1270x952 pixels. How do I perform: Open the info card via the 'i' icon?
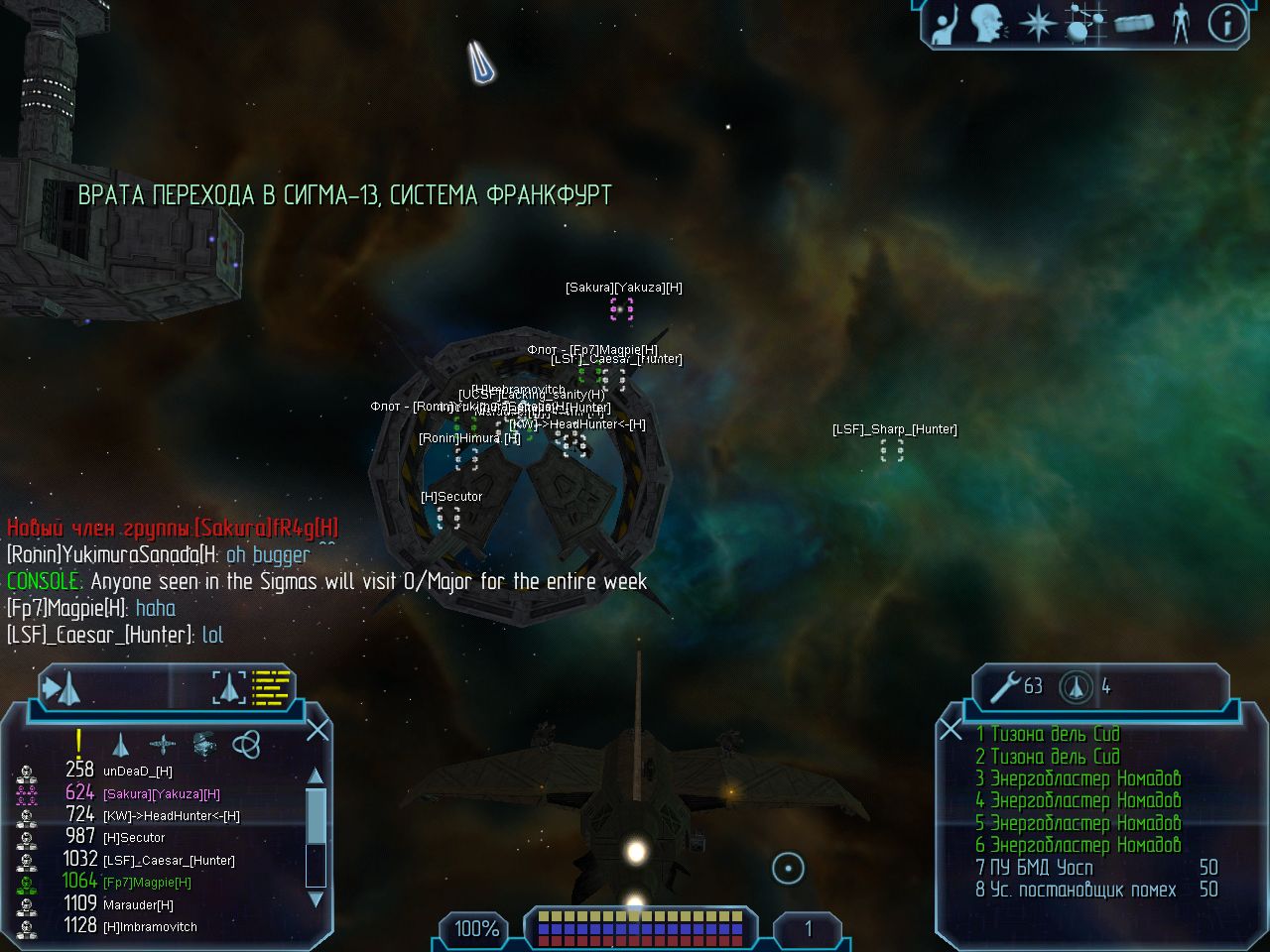tap(1226, 23)
